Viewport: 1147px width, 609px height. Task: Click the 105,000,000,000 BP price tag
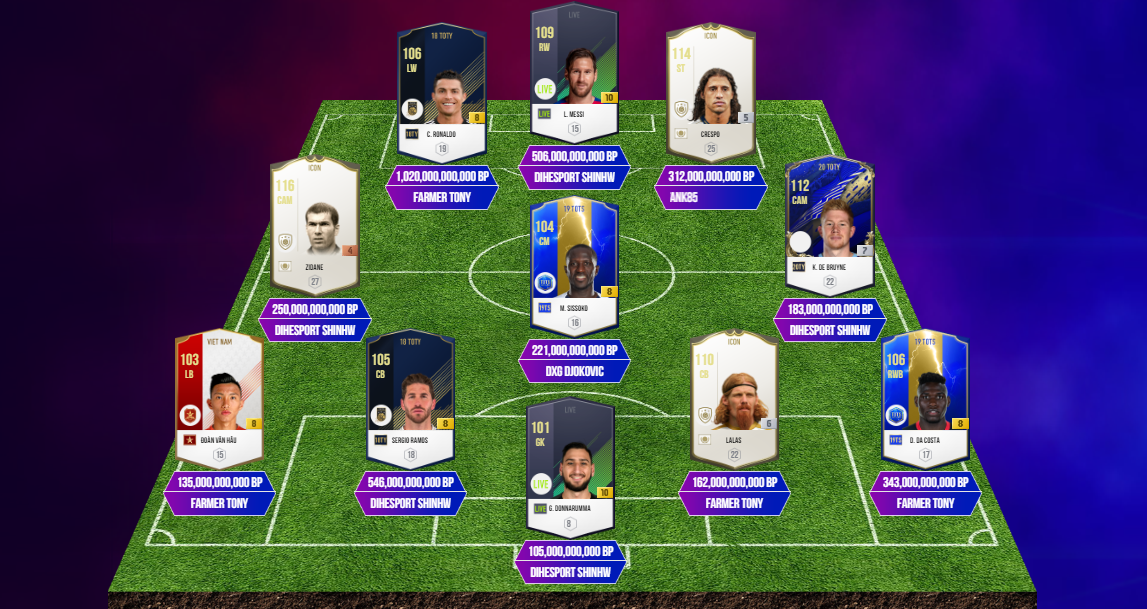click(570, 551)
